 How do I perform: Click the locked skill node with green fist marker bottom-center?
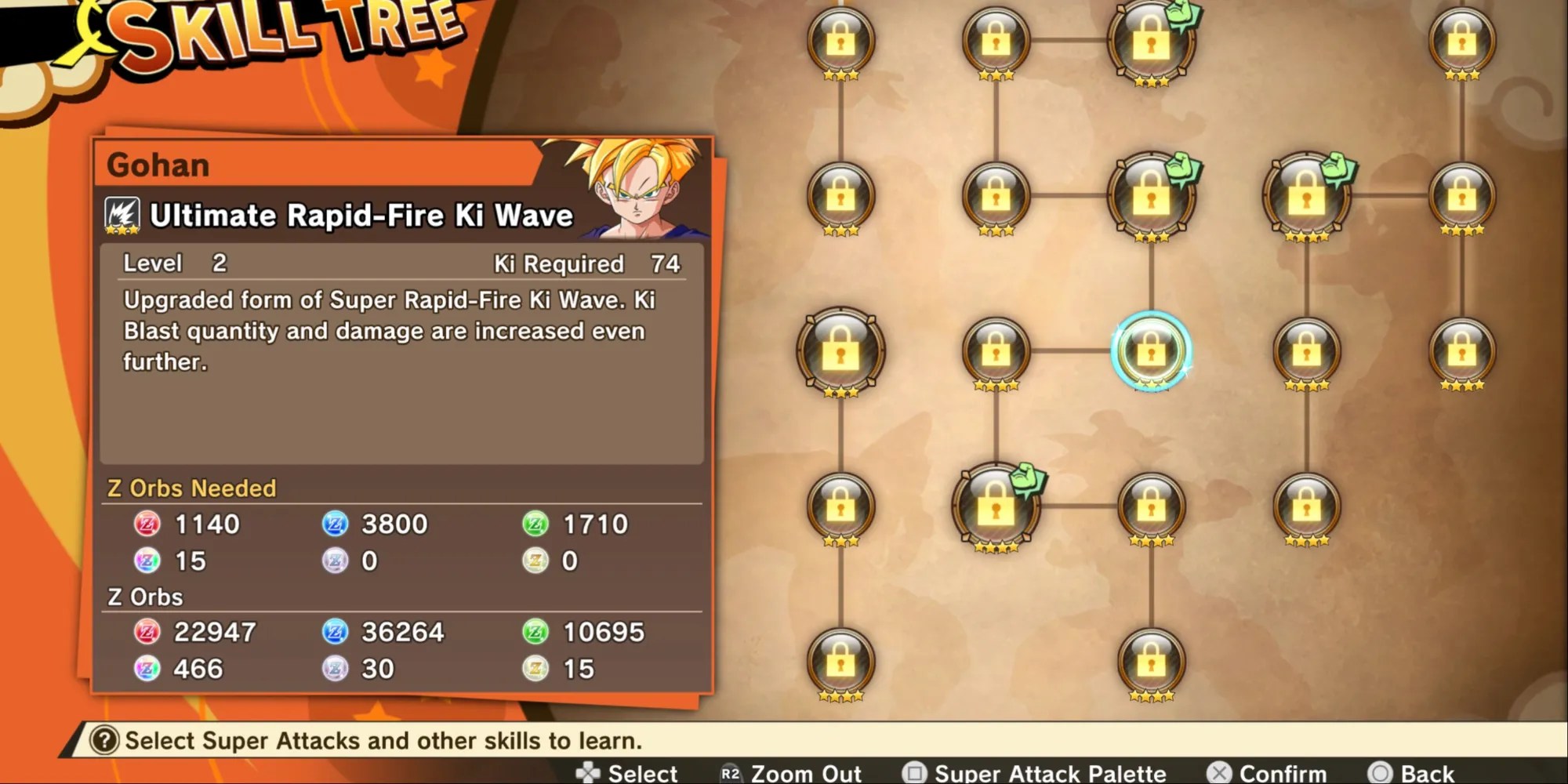(x=996, y=506)
